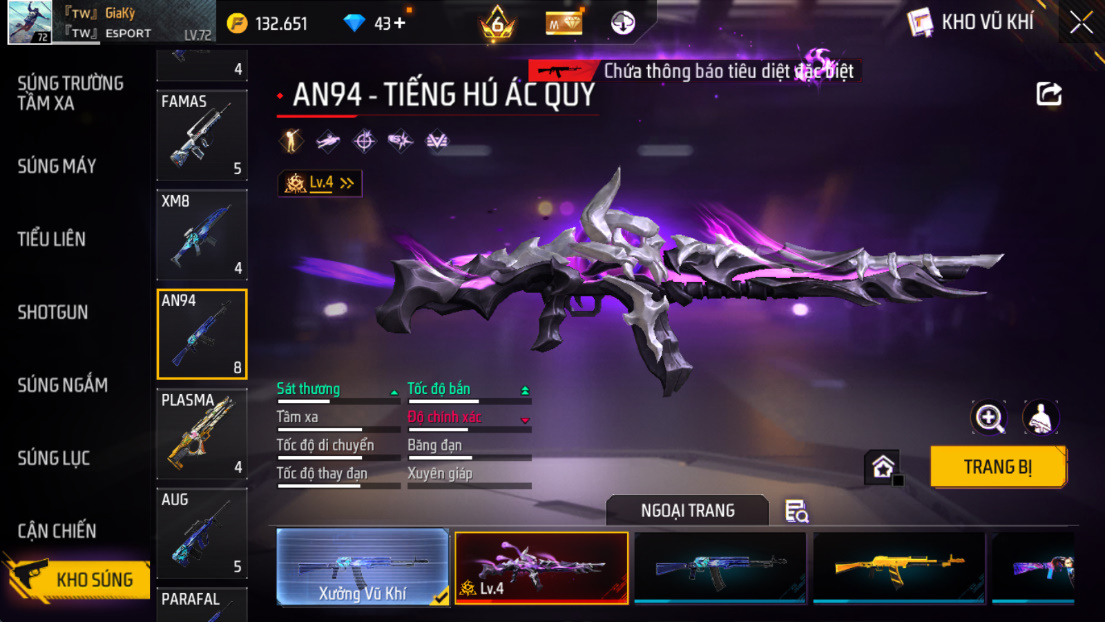Equip skin with the TRANG BỊ button

tap(997, 467)
